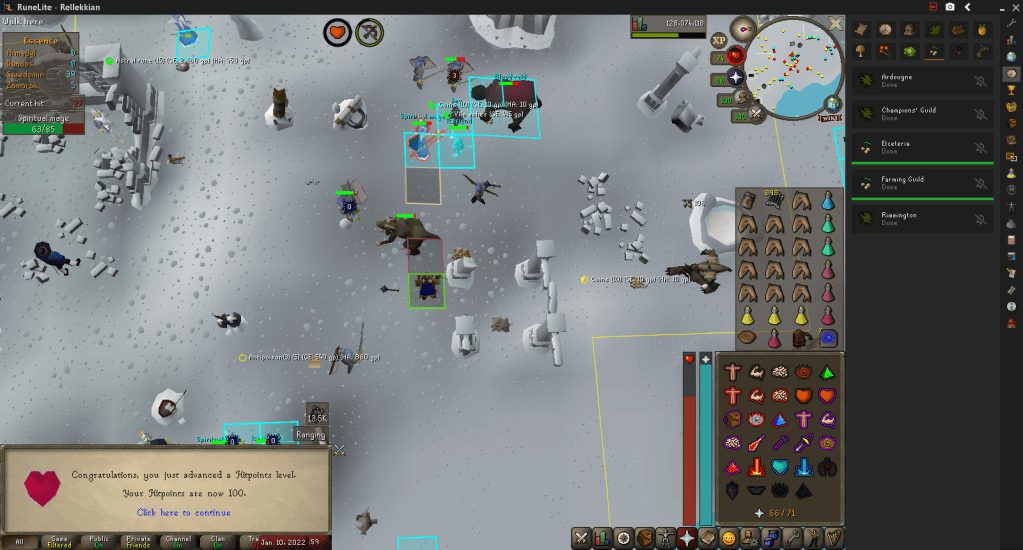Screen dimensions: 1023x550
Task: Click the special attack orb
Action: tap(755, 114)
